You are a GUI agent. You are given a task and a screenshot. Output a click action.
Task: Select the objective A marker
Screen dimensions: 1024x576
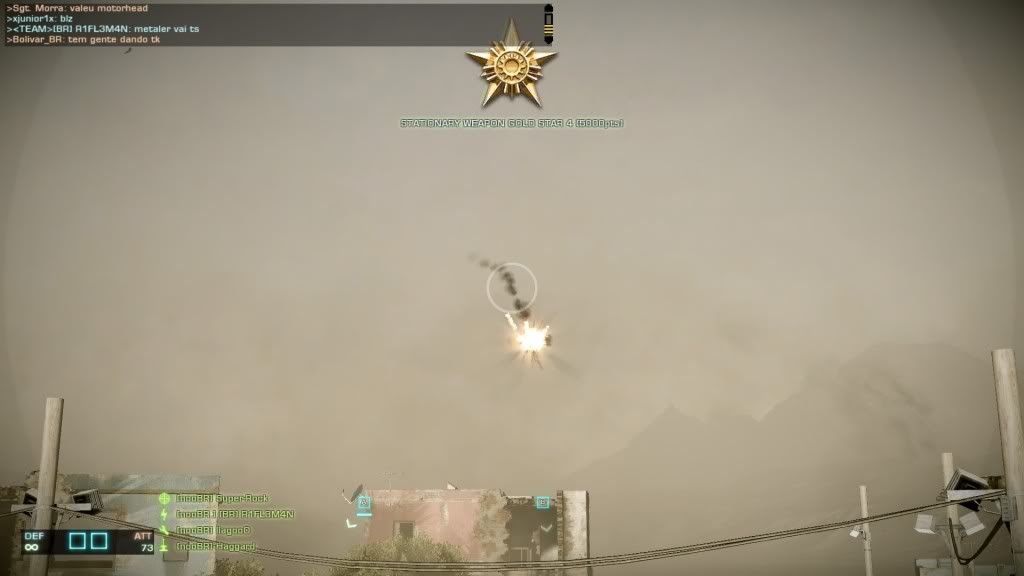364,503
